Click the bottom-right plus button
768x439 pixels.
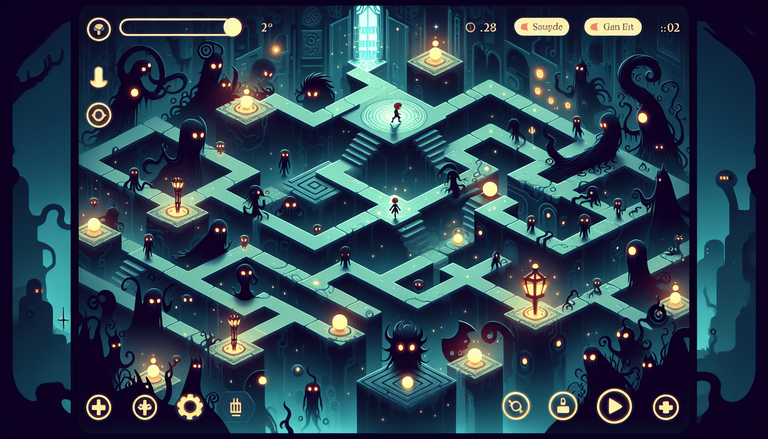pyautogui.click(x=666, y=406)
